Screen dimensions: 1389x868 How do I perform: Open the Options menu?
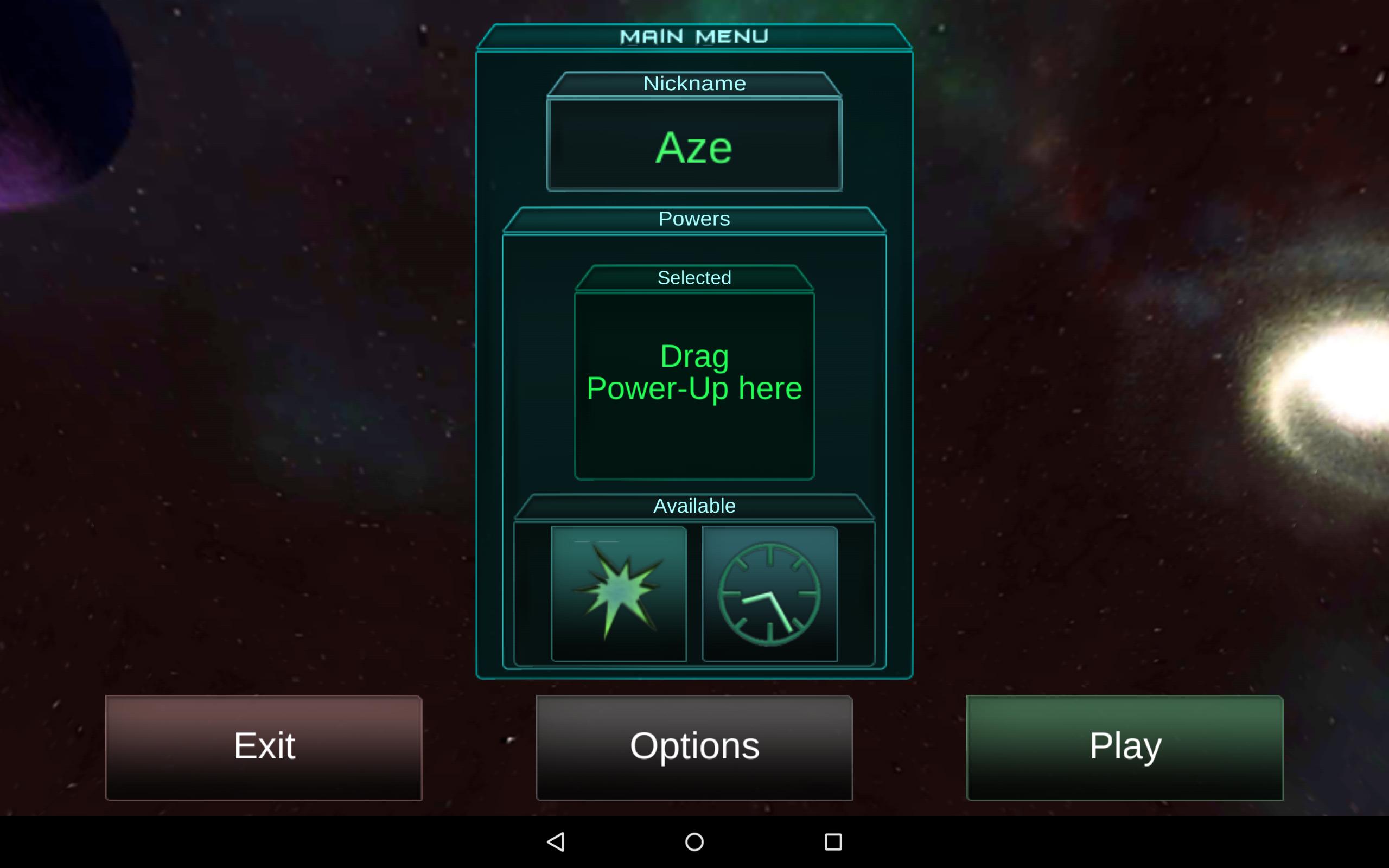click(694, 746)
